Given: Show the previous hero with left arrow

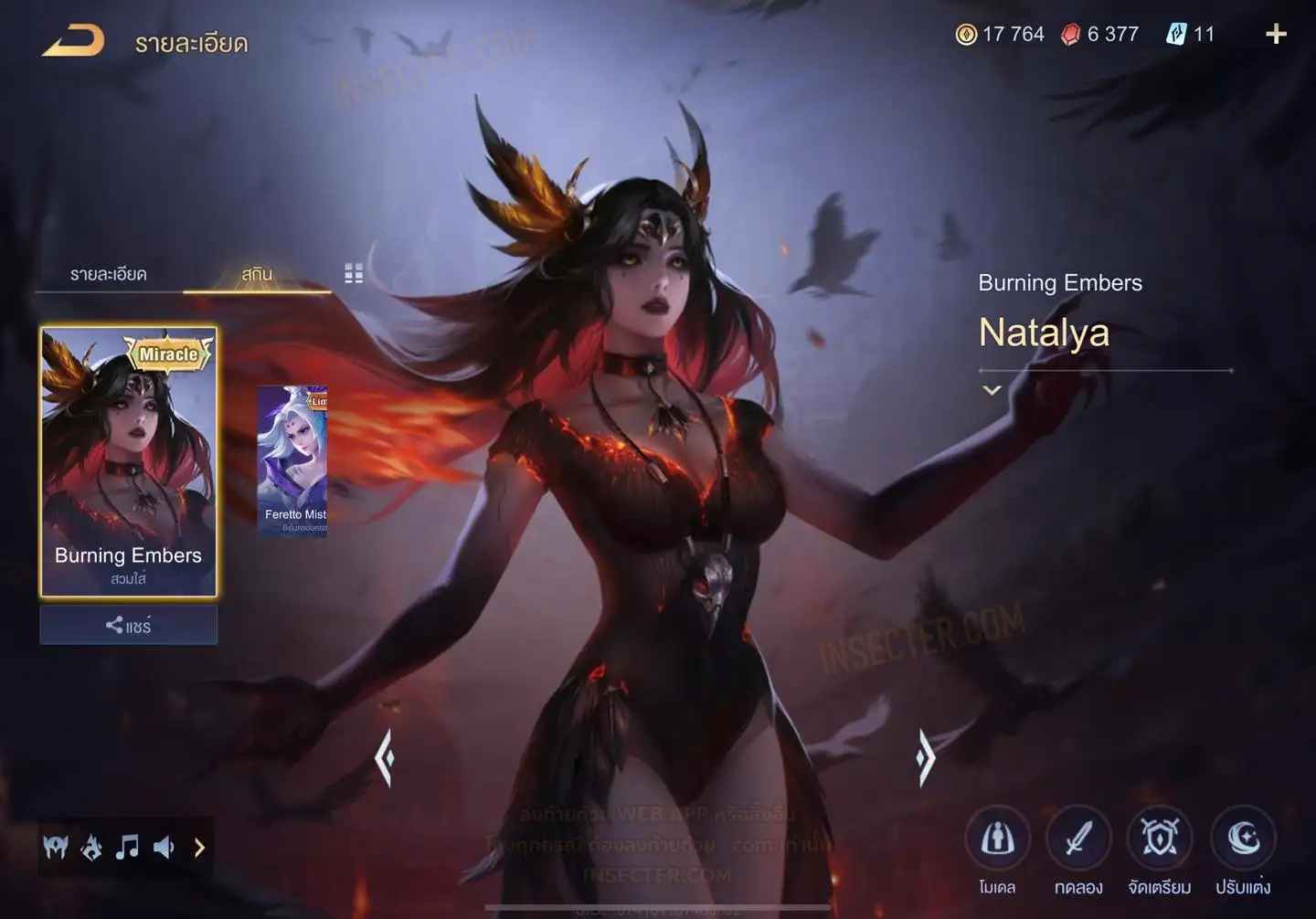Looking at the screenshot, I should 385,757.
